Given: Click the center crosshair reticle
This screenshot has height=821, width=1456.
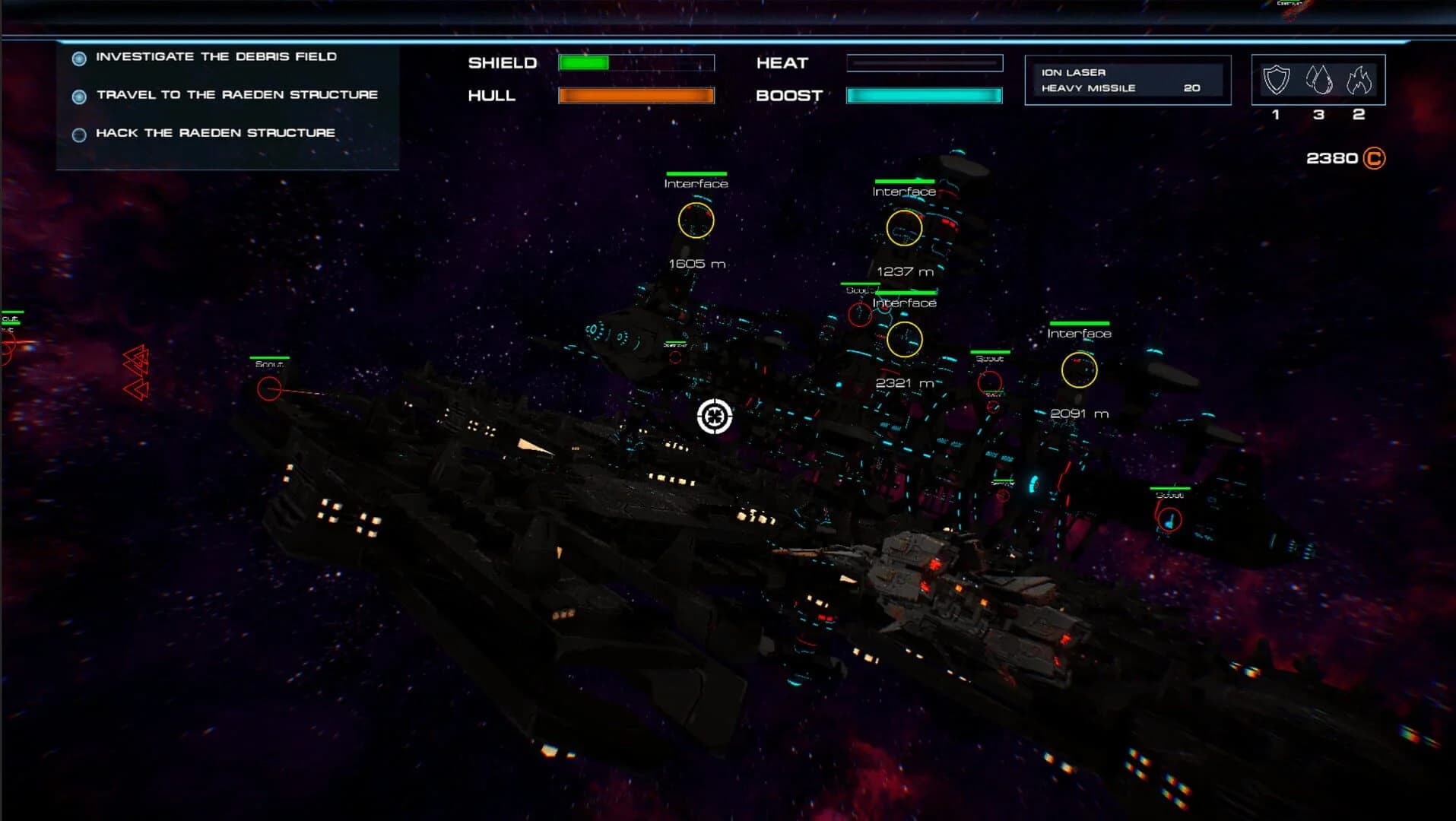Looking at the screenshot, I should click(713, 415).
